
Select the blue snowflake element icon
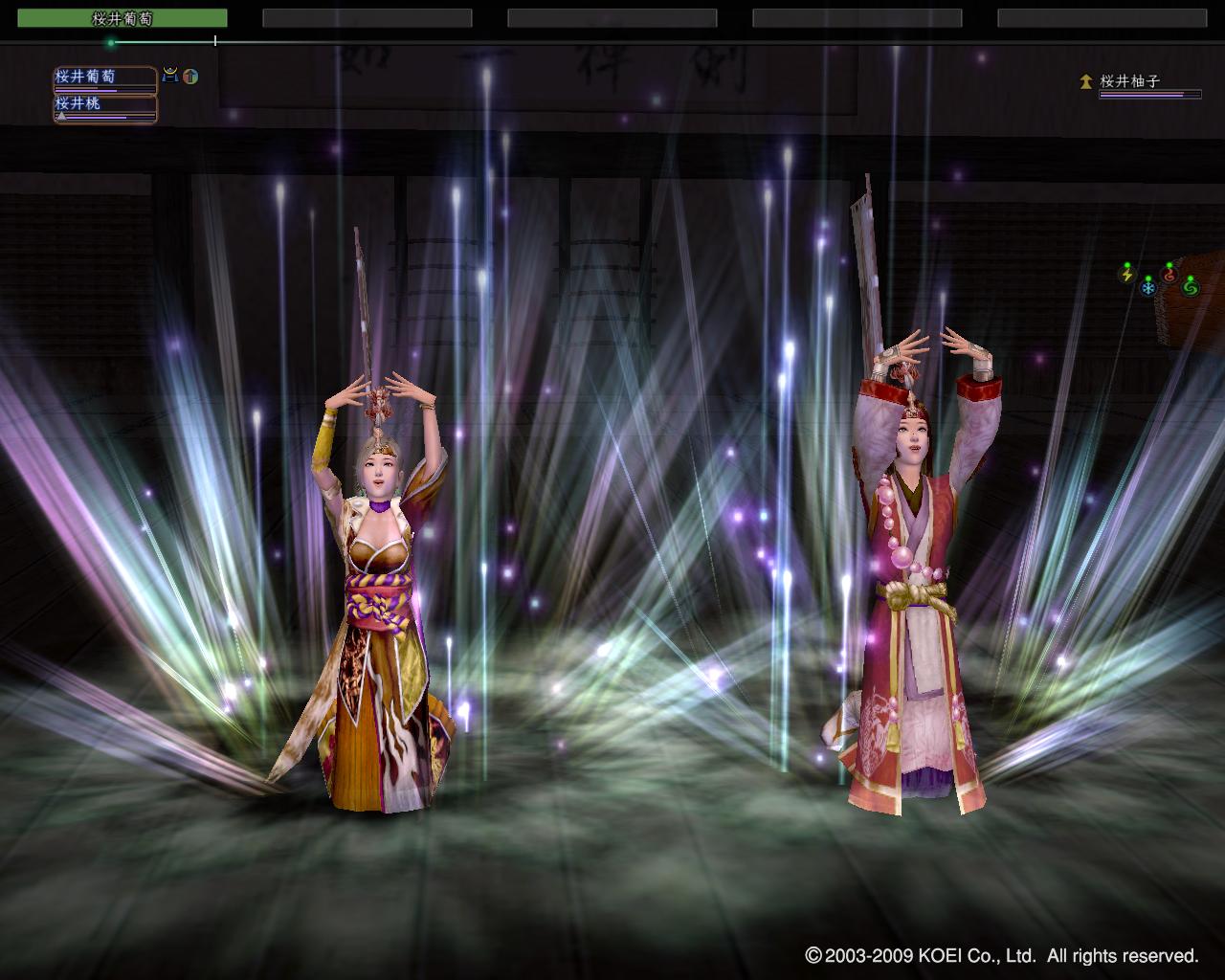1147,286
